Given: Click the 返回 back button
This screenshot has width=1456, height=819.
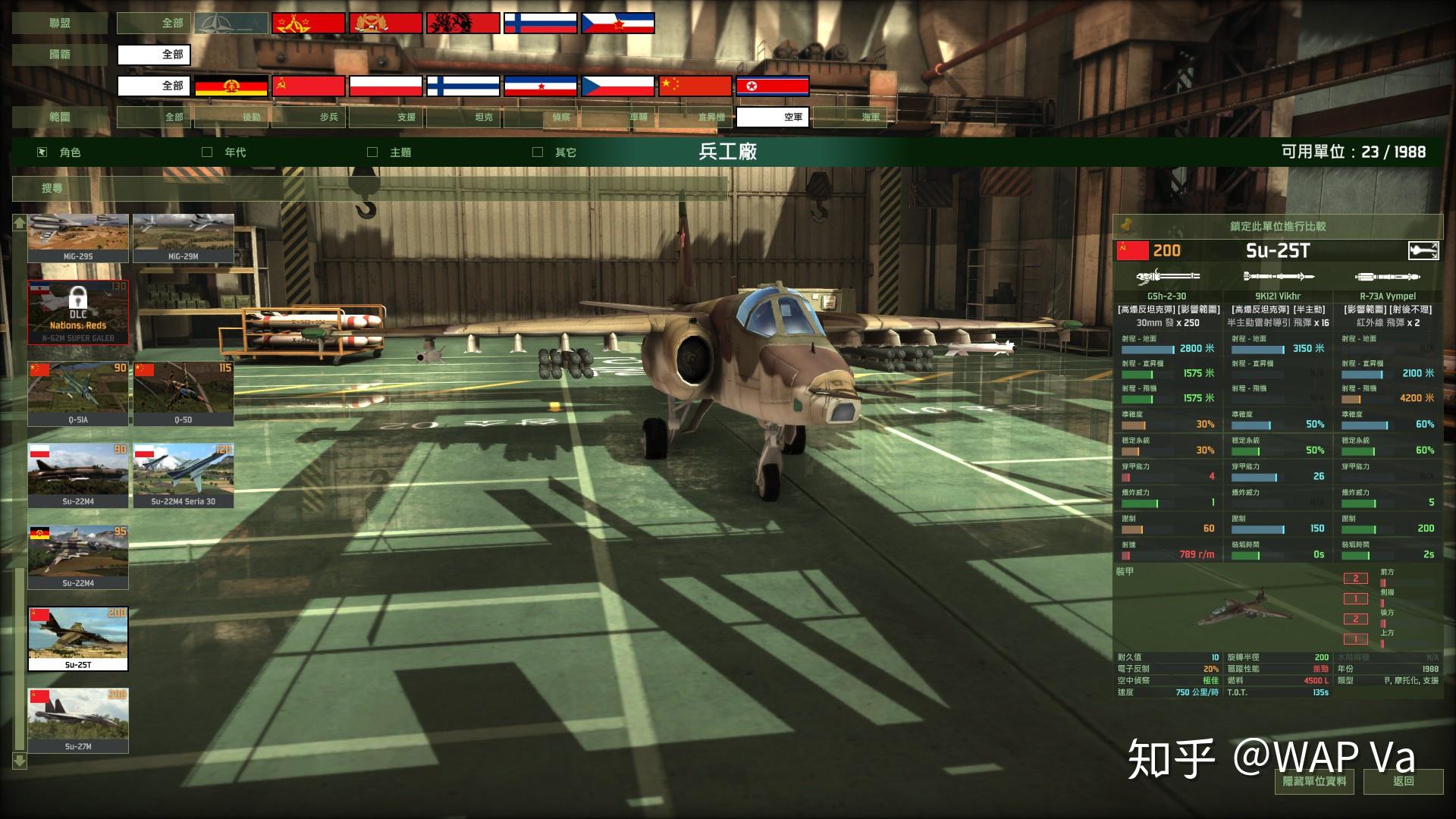Looking at the screenshot, I should pos(1404,782).
